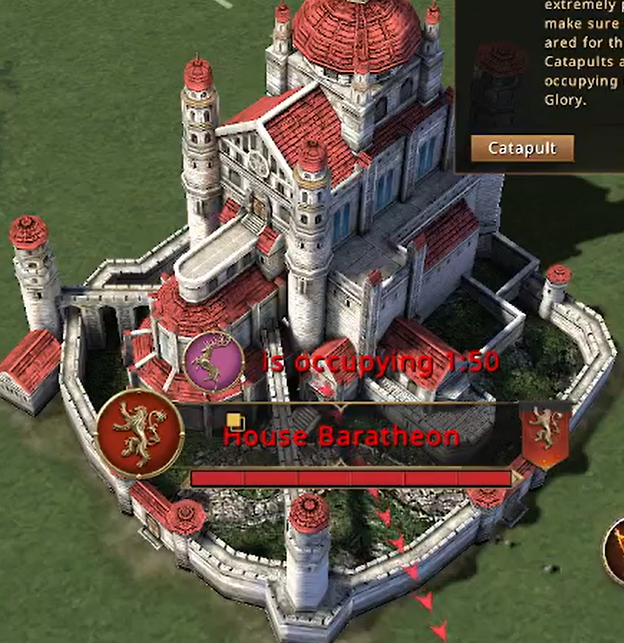Click the Catapult button
The height and width of the screenshot is (643, 624).
[522, 149]
